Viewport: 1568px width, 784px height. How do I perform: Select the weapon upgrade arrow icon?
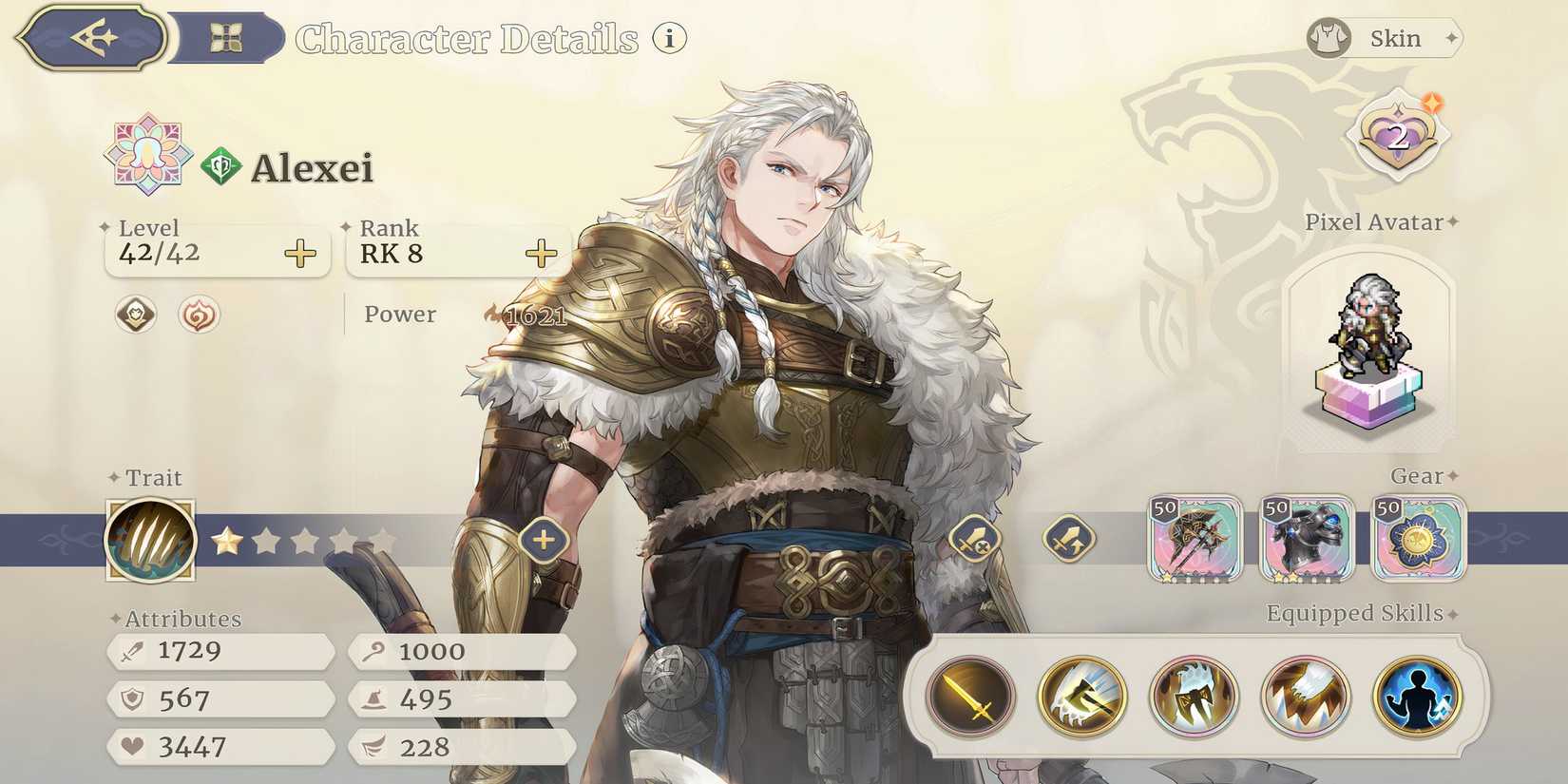[x=1071, y=540]
